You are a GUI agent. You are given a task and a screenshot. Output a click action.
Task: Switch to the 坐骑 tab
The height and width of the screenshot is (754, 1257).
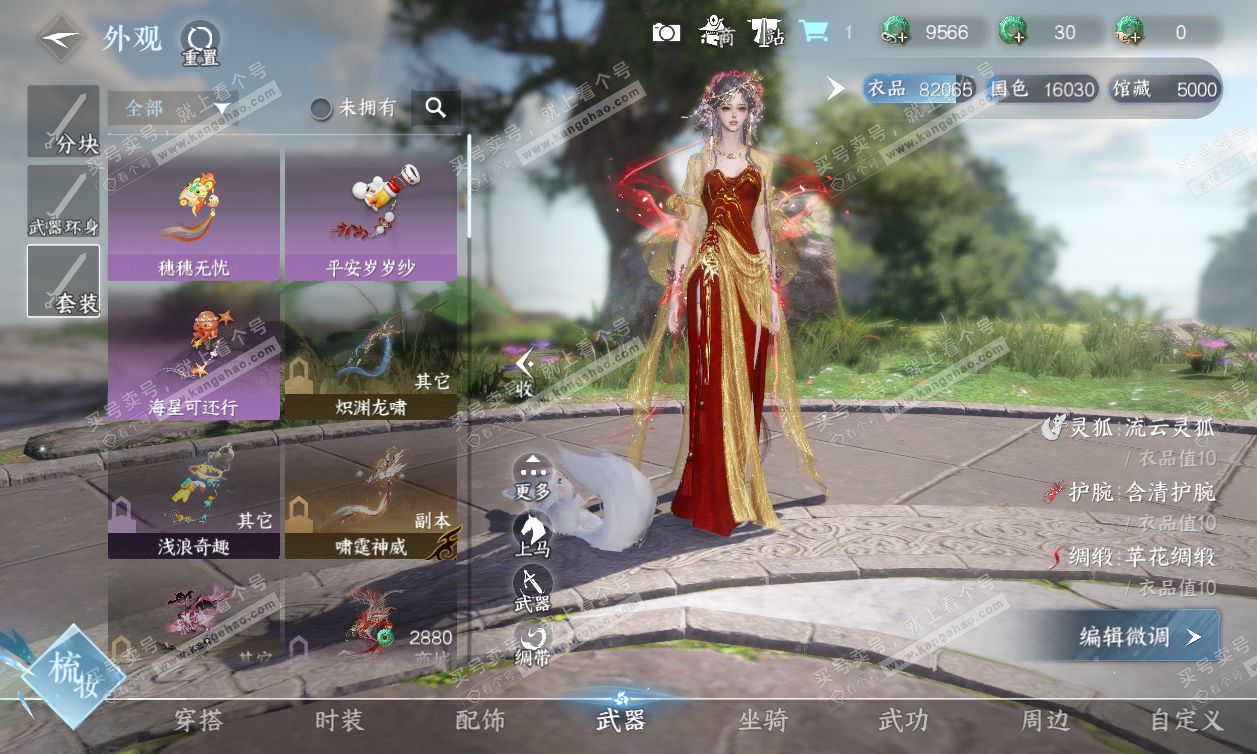(x=763, y=720)
